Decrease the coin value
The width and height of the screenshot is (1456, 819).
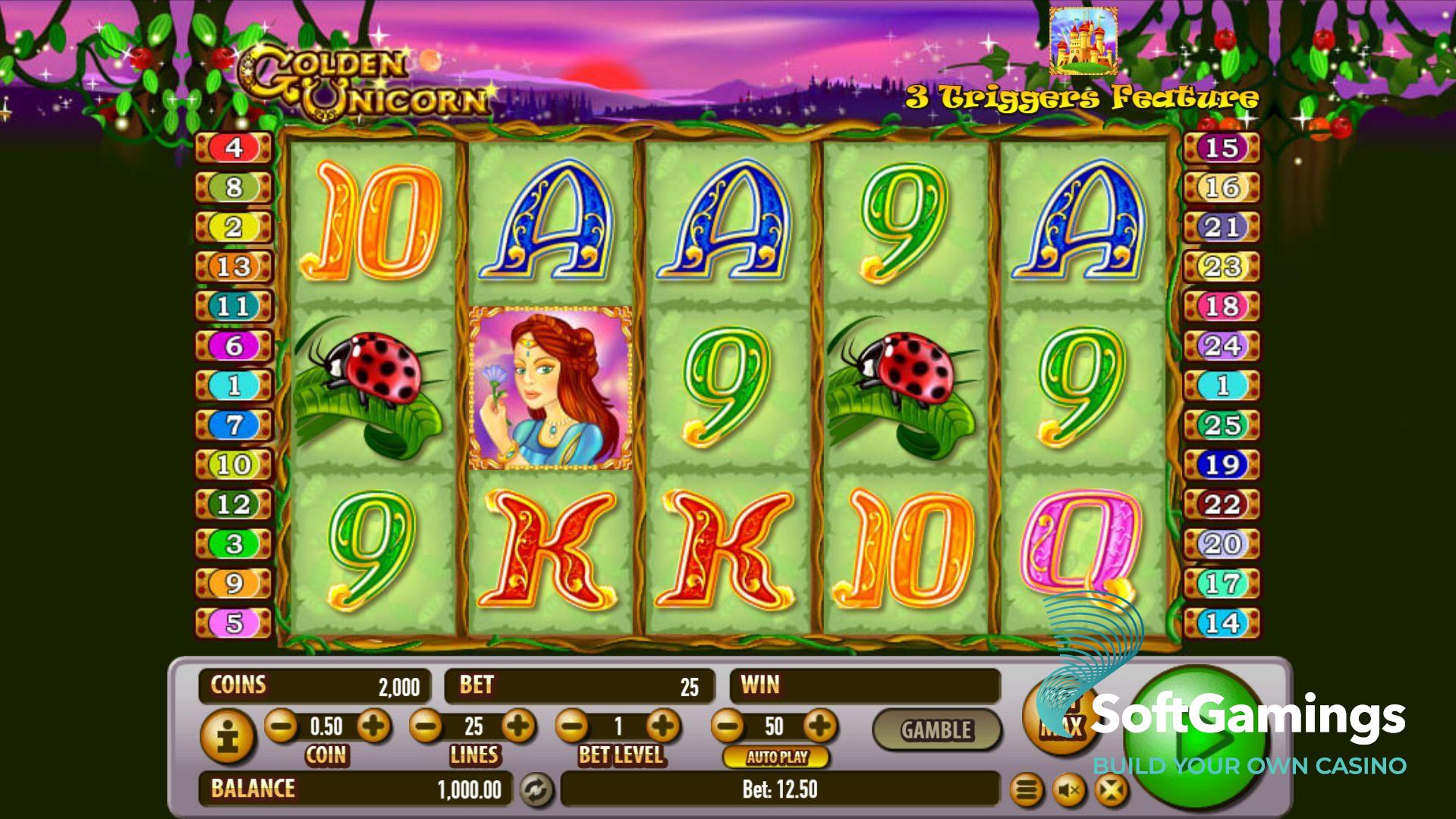[x=281, y=726]
